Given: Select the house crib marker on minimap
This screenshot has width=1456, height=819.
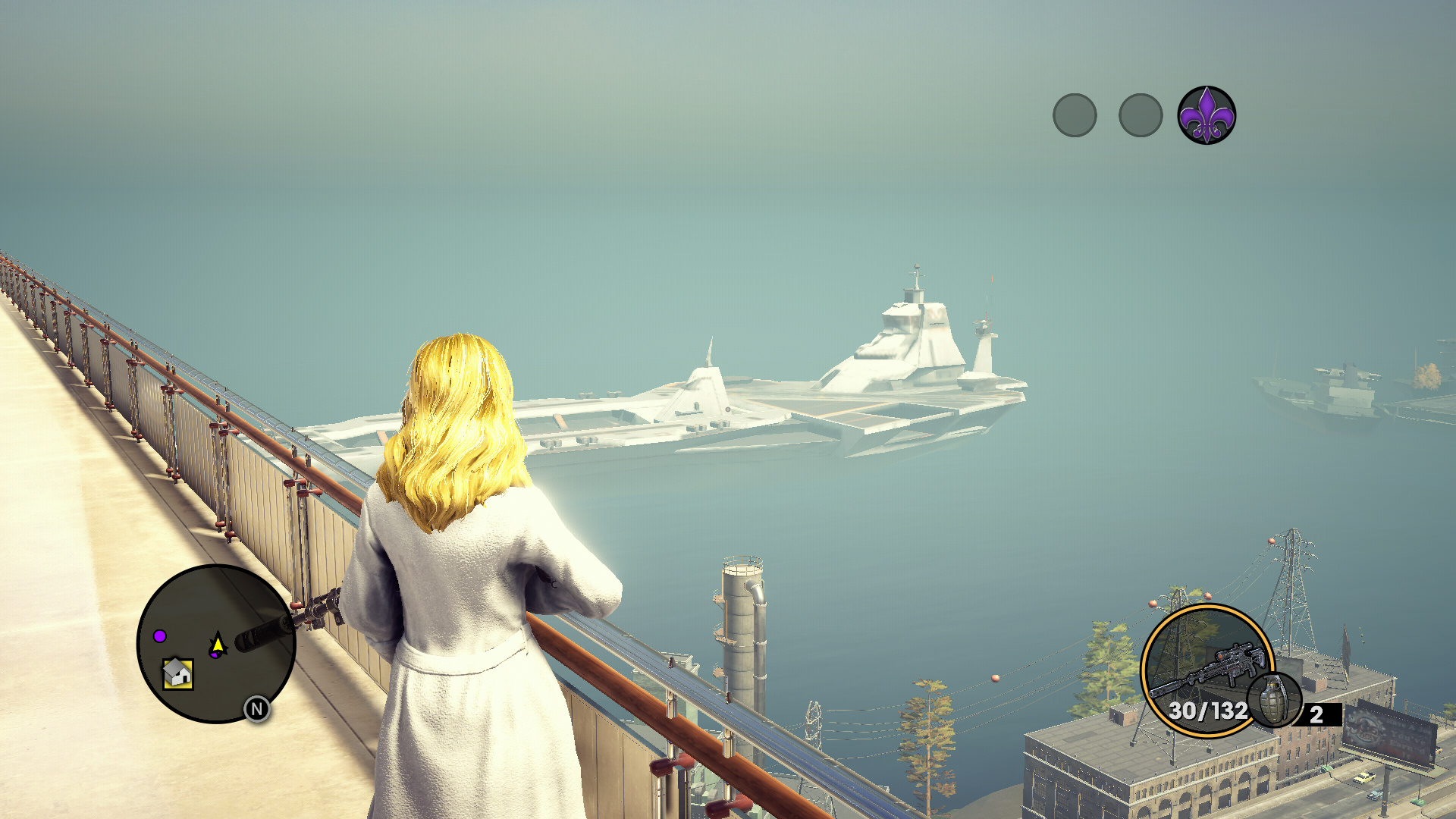Looking at the screenshot, I should tap(177, 673).
